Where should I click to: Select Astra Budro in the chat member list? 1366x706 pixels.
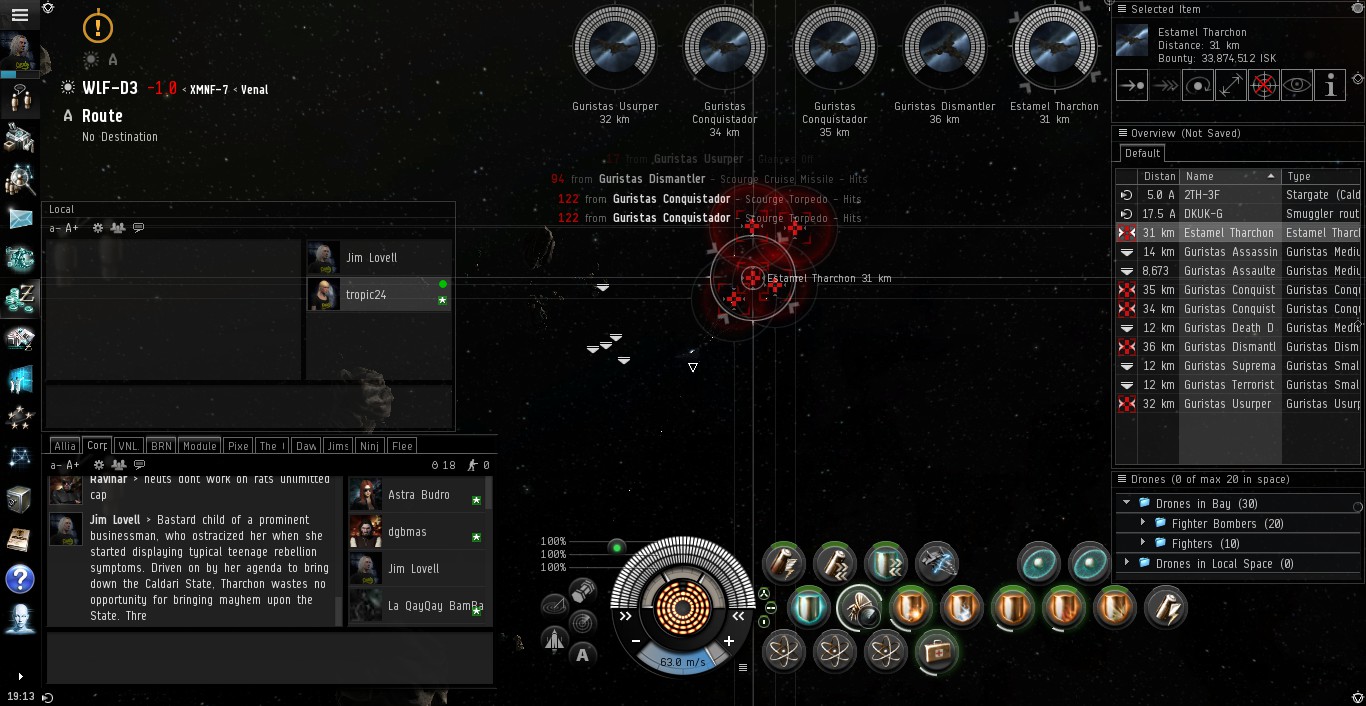click(x=418, y=495)
